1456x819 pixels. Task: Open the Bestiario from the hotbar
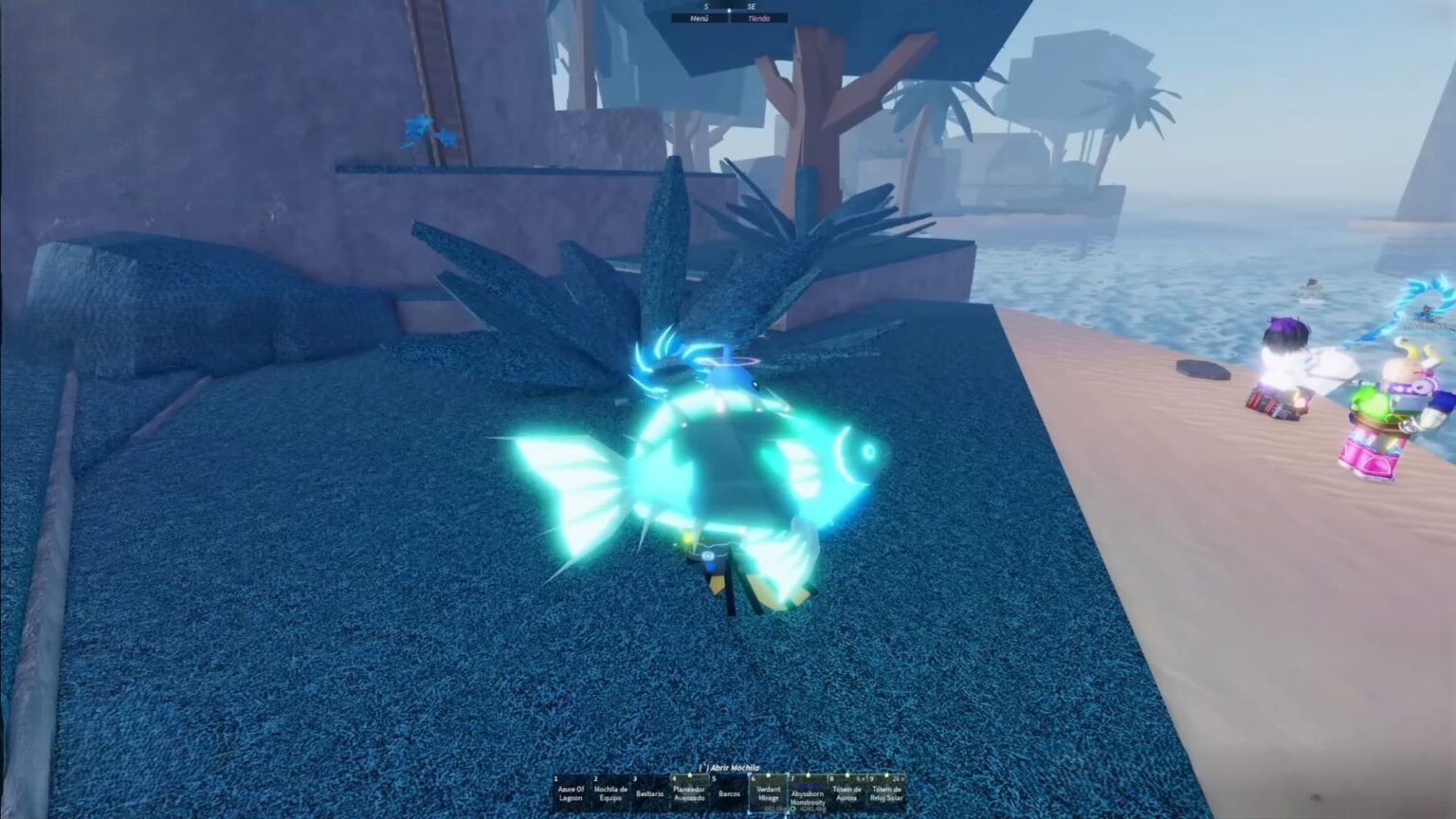click(x=650, y=793)
